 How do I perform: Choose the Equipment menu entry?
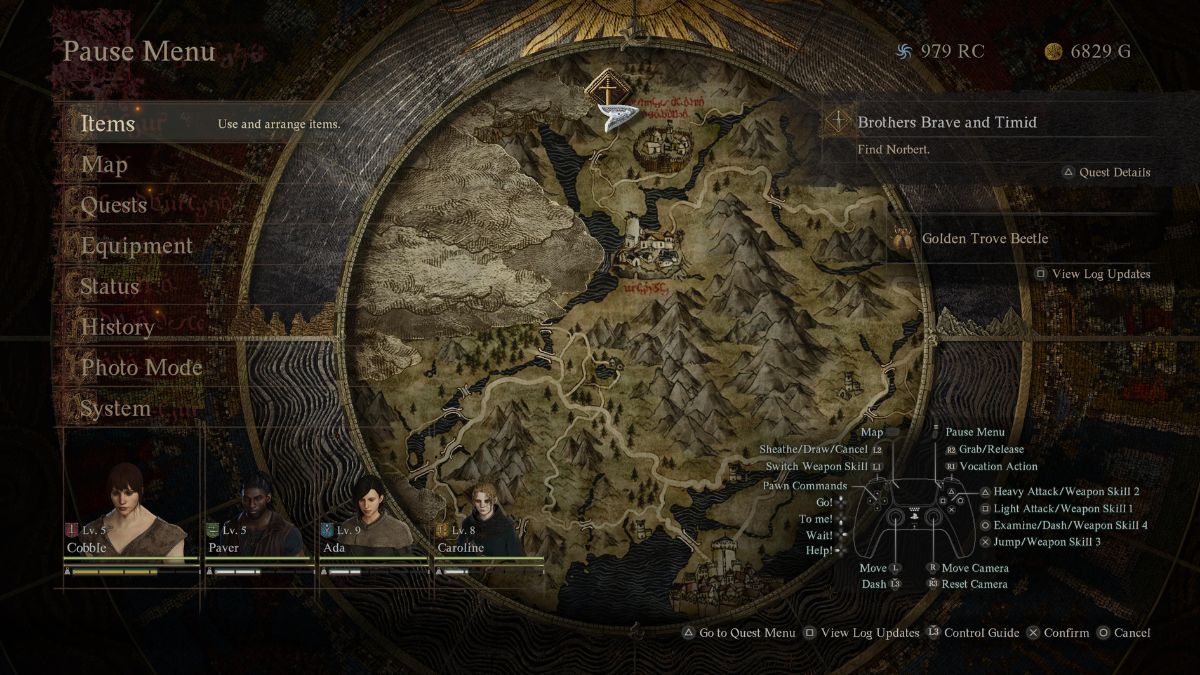(137, 246)
